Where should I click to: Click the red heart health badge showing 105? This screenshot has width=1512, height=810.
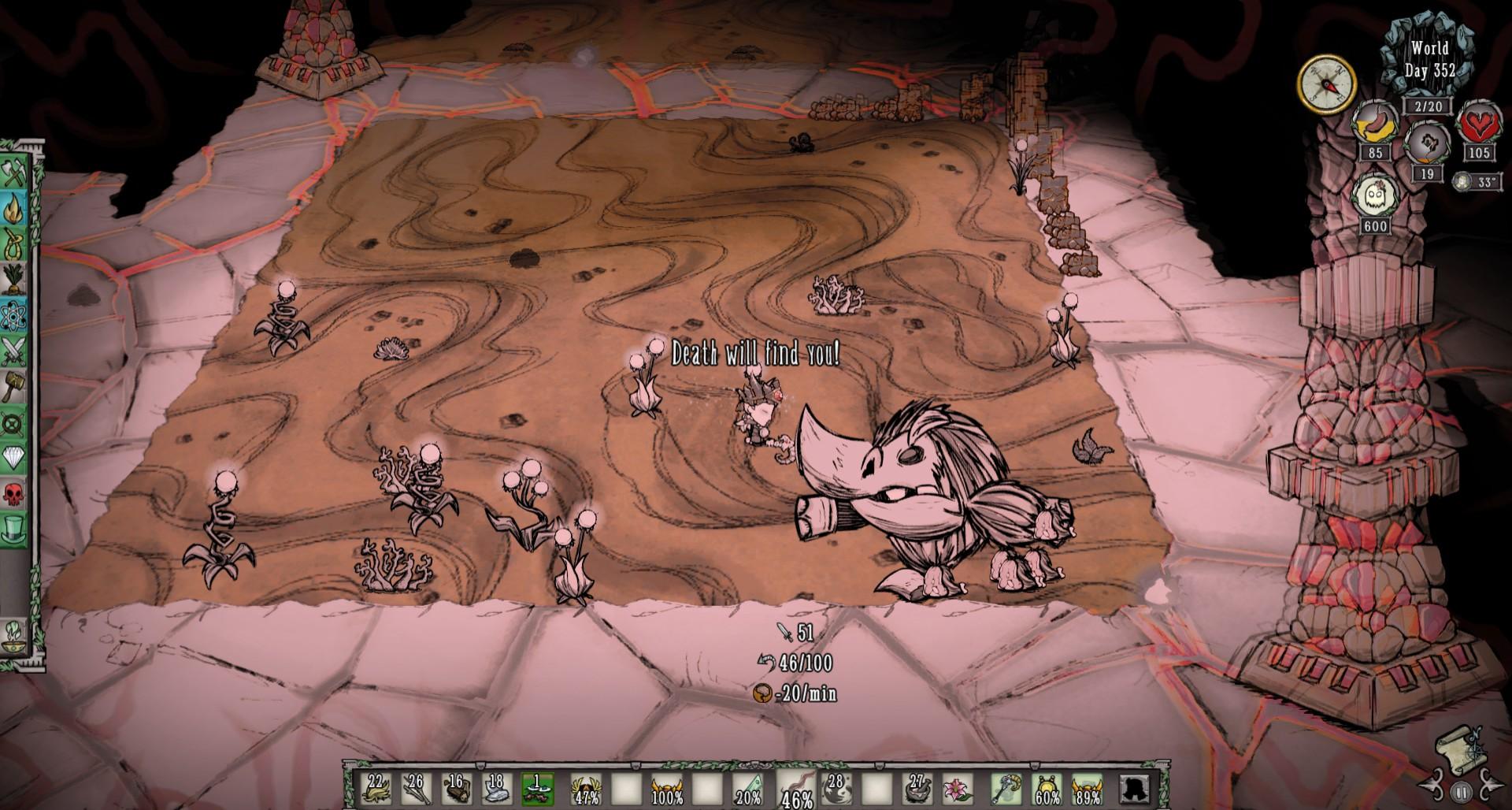click(x=1480, y=125)
